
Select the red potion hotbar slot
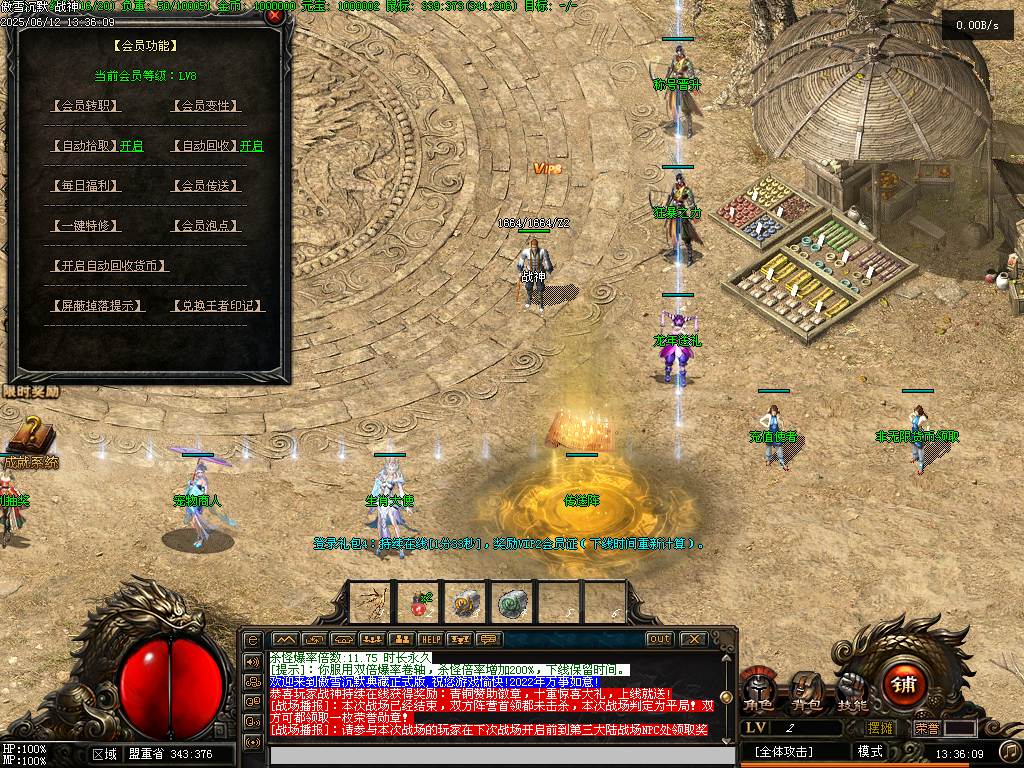[x=420, y=602]
